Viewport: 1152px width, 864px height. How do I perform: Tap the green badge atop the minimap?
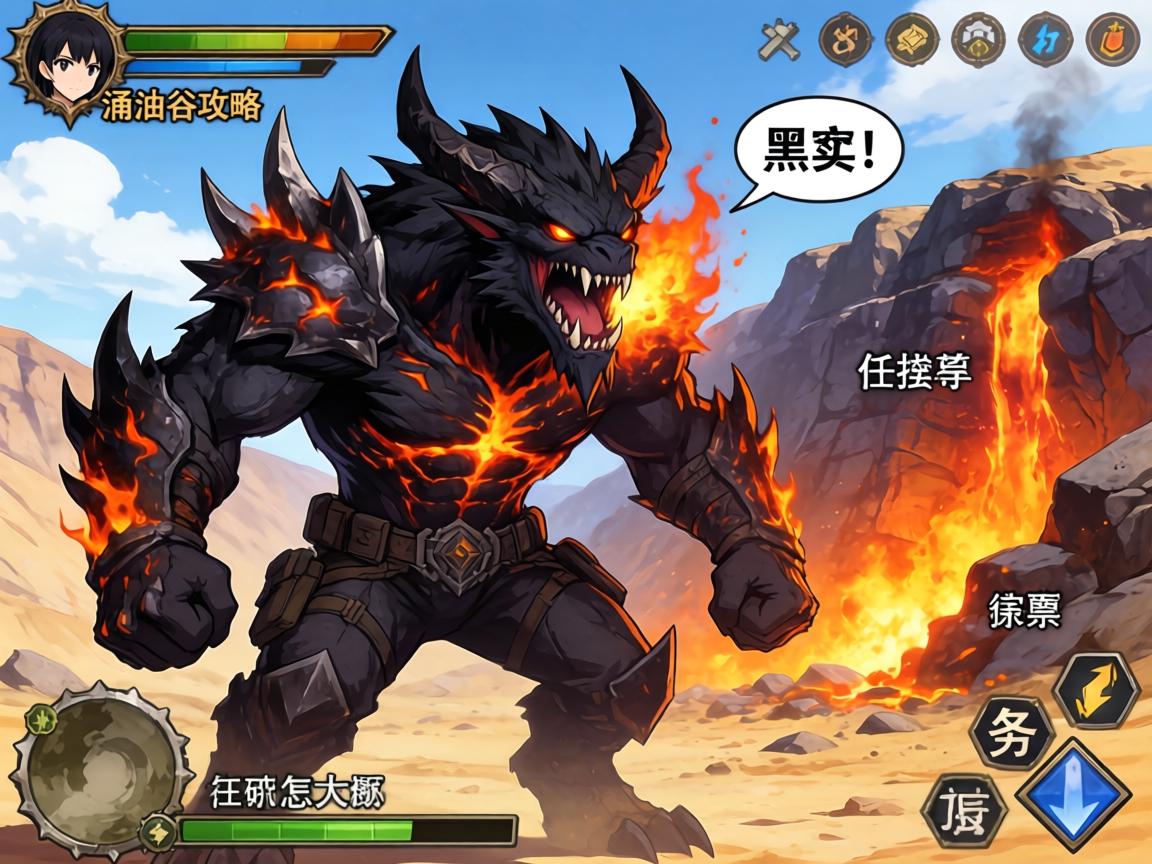pos(40,717)
